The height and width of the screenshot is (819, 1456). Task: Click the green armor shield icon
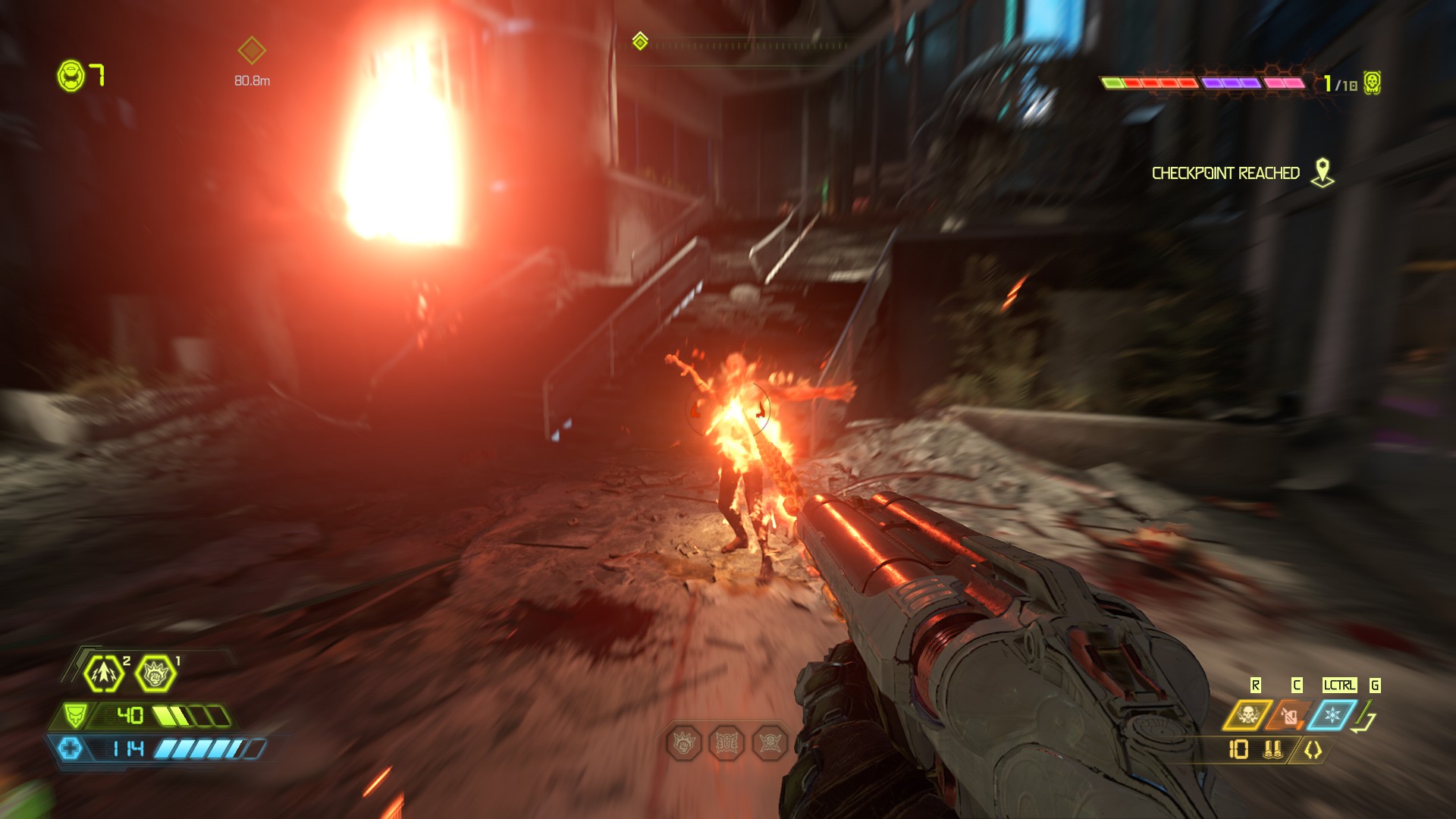pos(74,715)
